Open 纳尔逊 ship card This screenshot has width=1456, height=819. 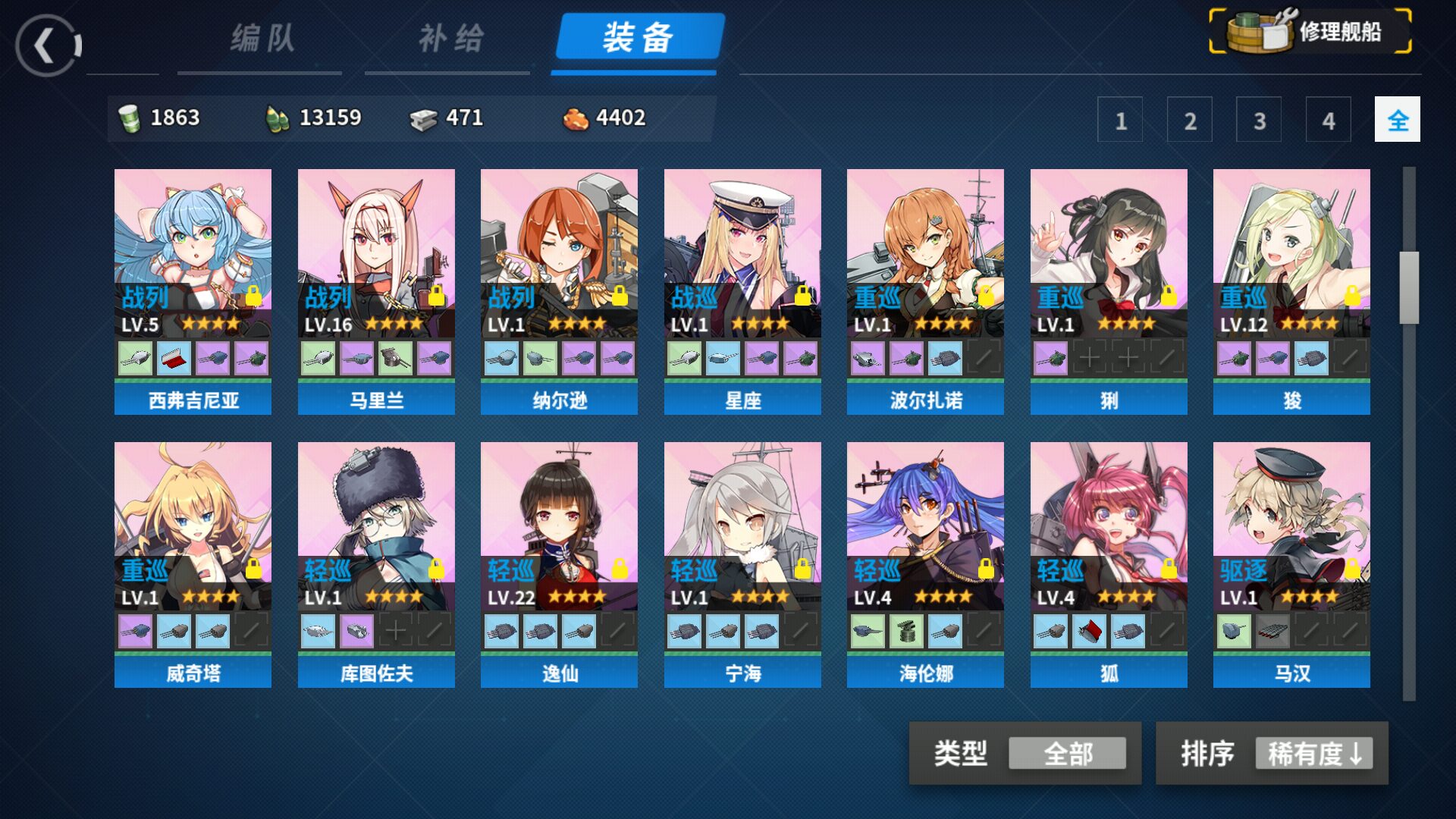559,250
